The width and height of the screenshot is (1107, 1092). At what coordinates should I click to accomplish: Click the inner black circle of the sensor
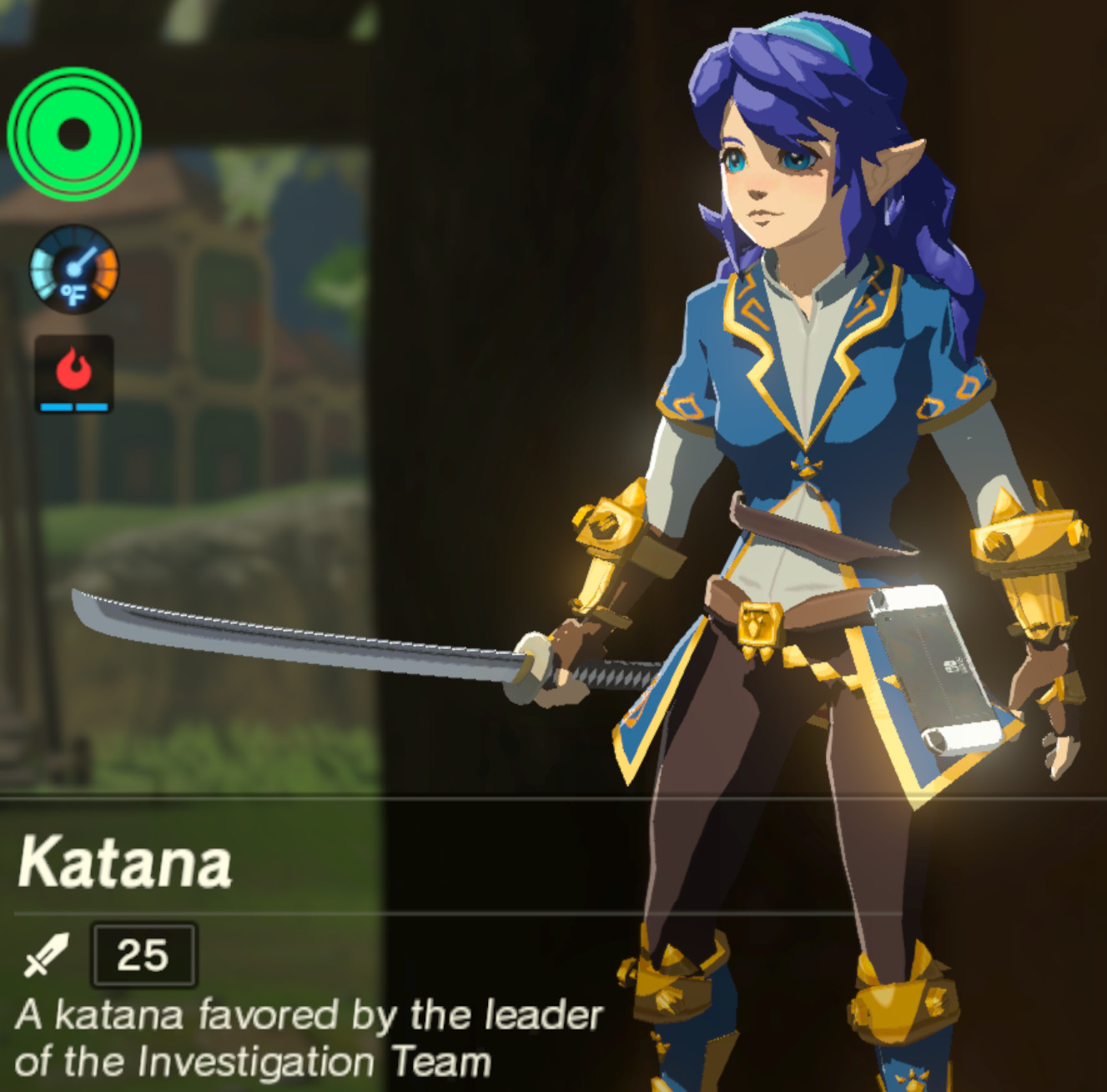75,132
